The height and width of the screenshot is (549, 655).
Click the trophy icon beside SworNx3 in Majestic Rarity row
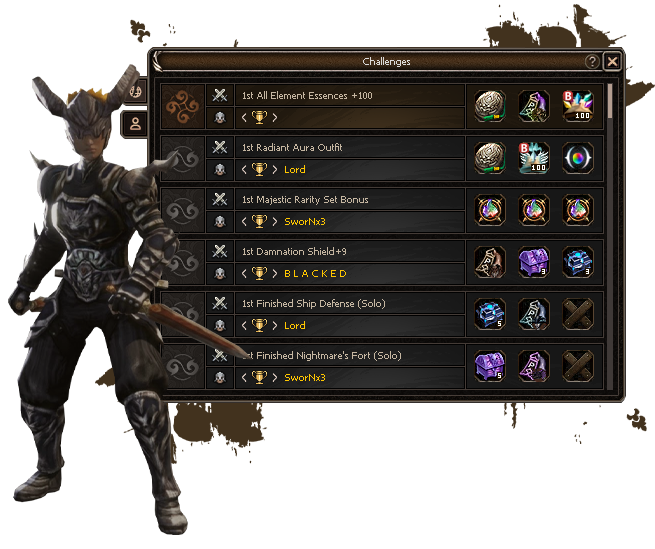pyautogui.click(x=259, y=221)
